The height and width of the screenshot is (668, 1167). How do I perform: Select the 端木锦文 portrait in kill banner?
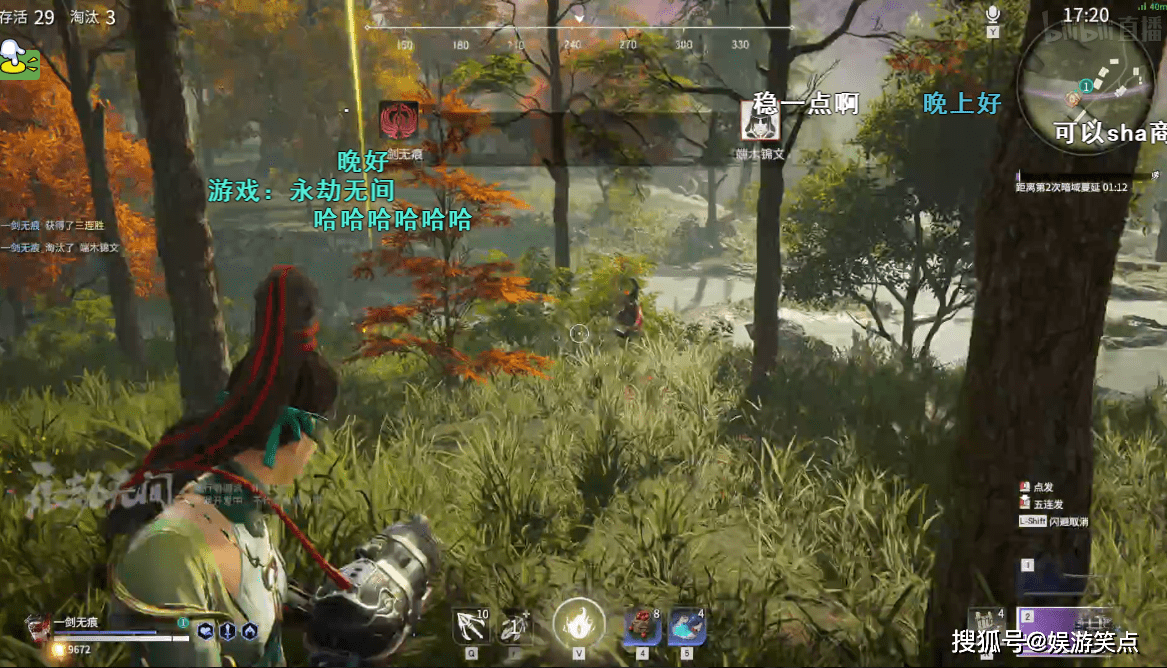[x=760, y=121]
